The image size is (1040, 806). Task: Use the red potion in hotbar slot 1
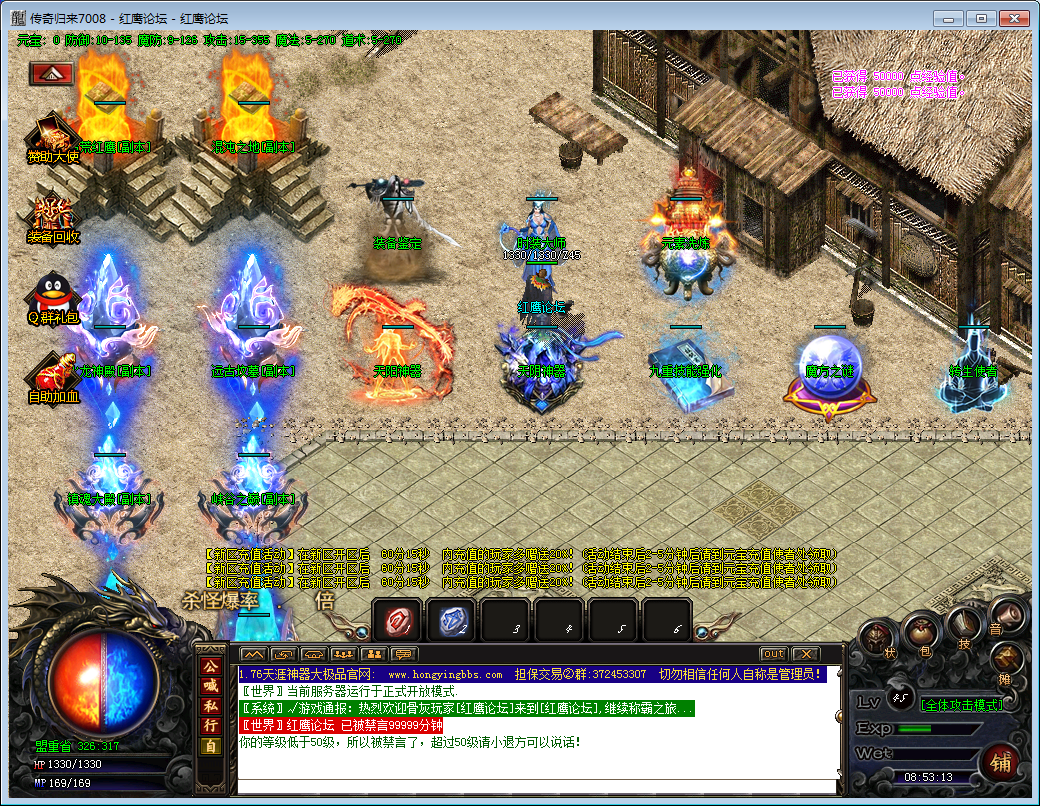397,621
